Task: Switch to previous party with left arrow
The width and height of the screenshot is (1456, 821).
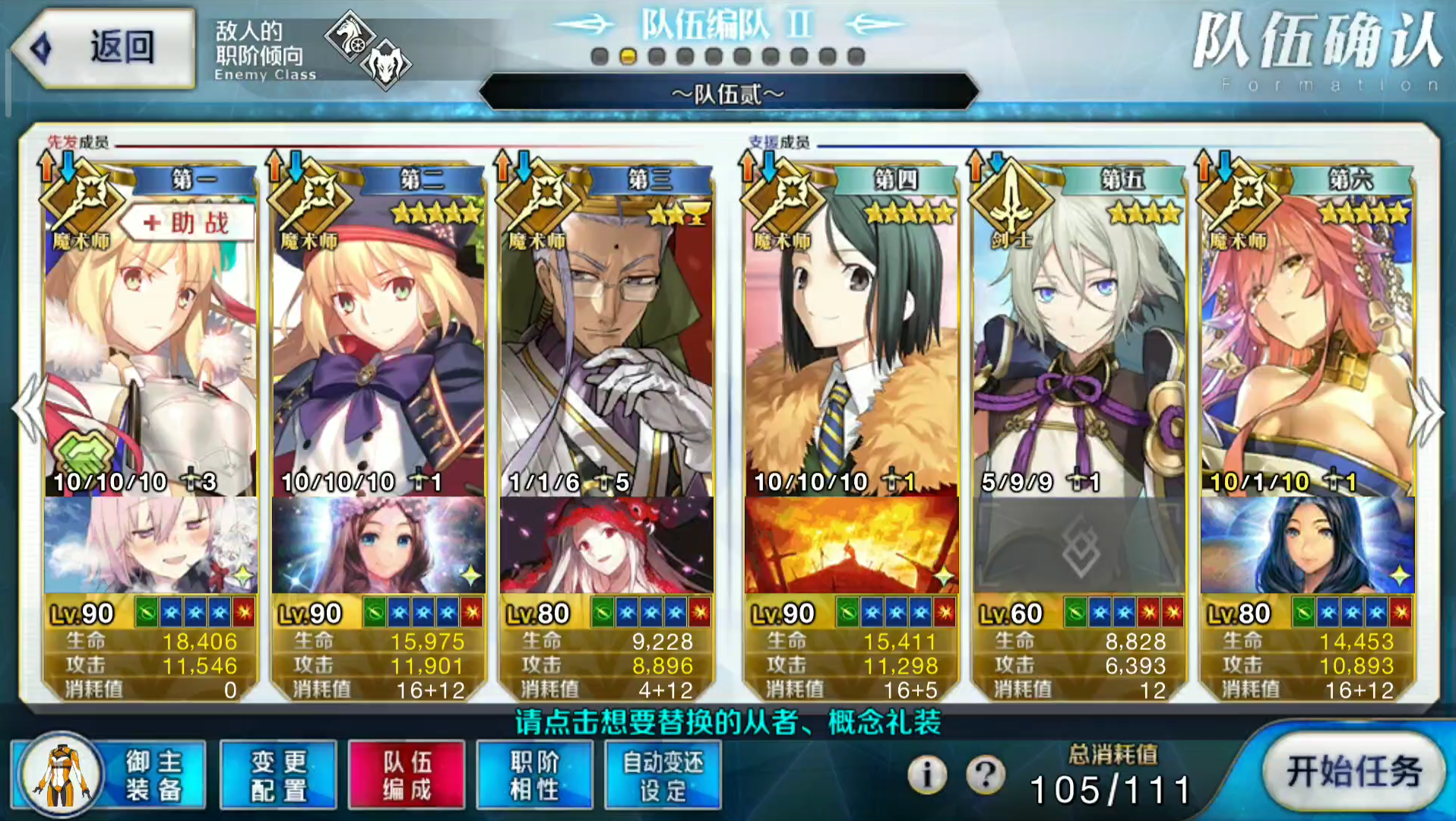Action: pos(27,410)
